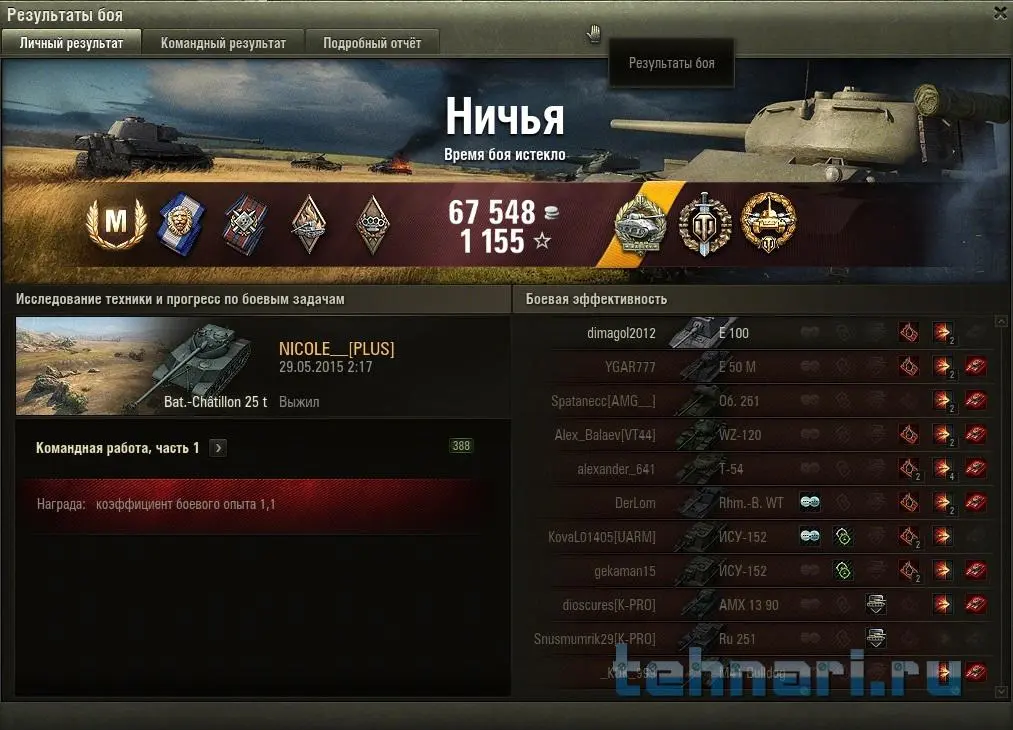Show the Подробный отчёт tab

click(x=371, y=43)
